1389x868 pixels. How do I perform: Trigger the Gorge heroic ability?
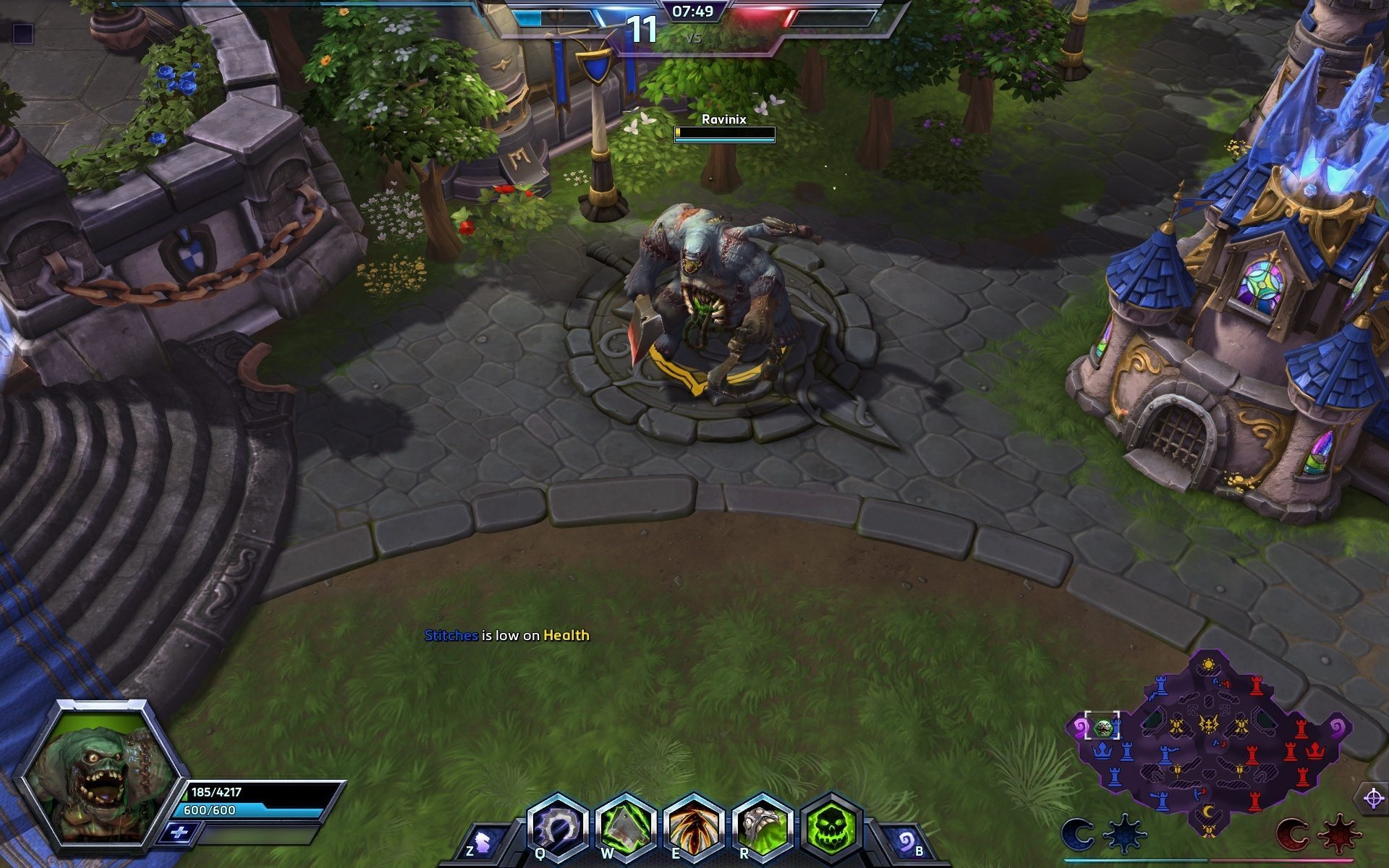[x=761, y=826]
